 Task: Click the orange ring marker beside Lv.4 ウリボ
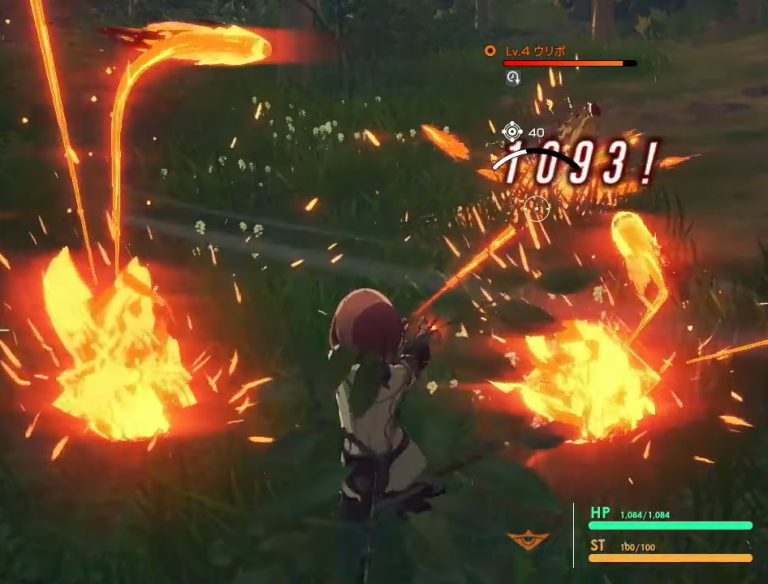point(489,50)
